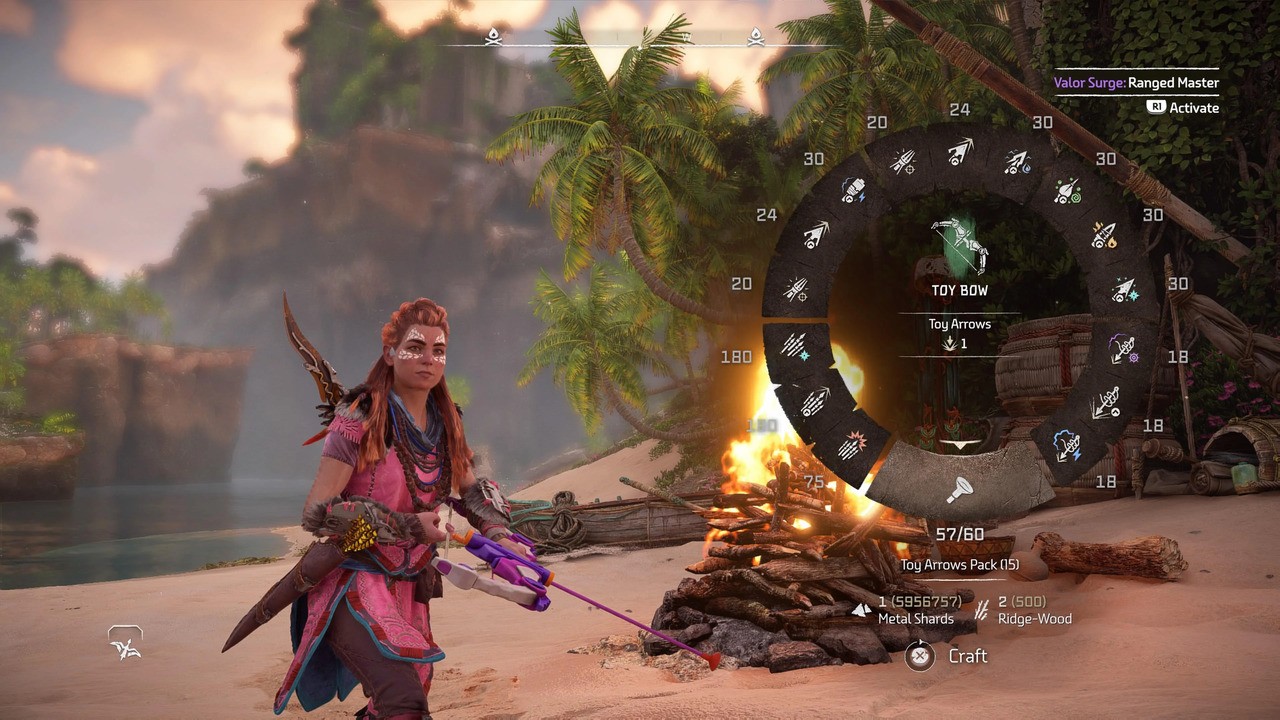Pick the triple arrows with teal star
This screenshot has width=1280, height=720.
tap(794, 345)
